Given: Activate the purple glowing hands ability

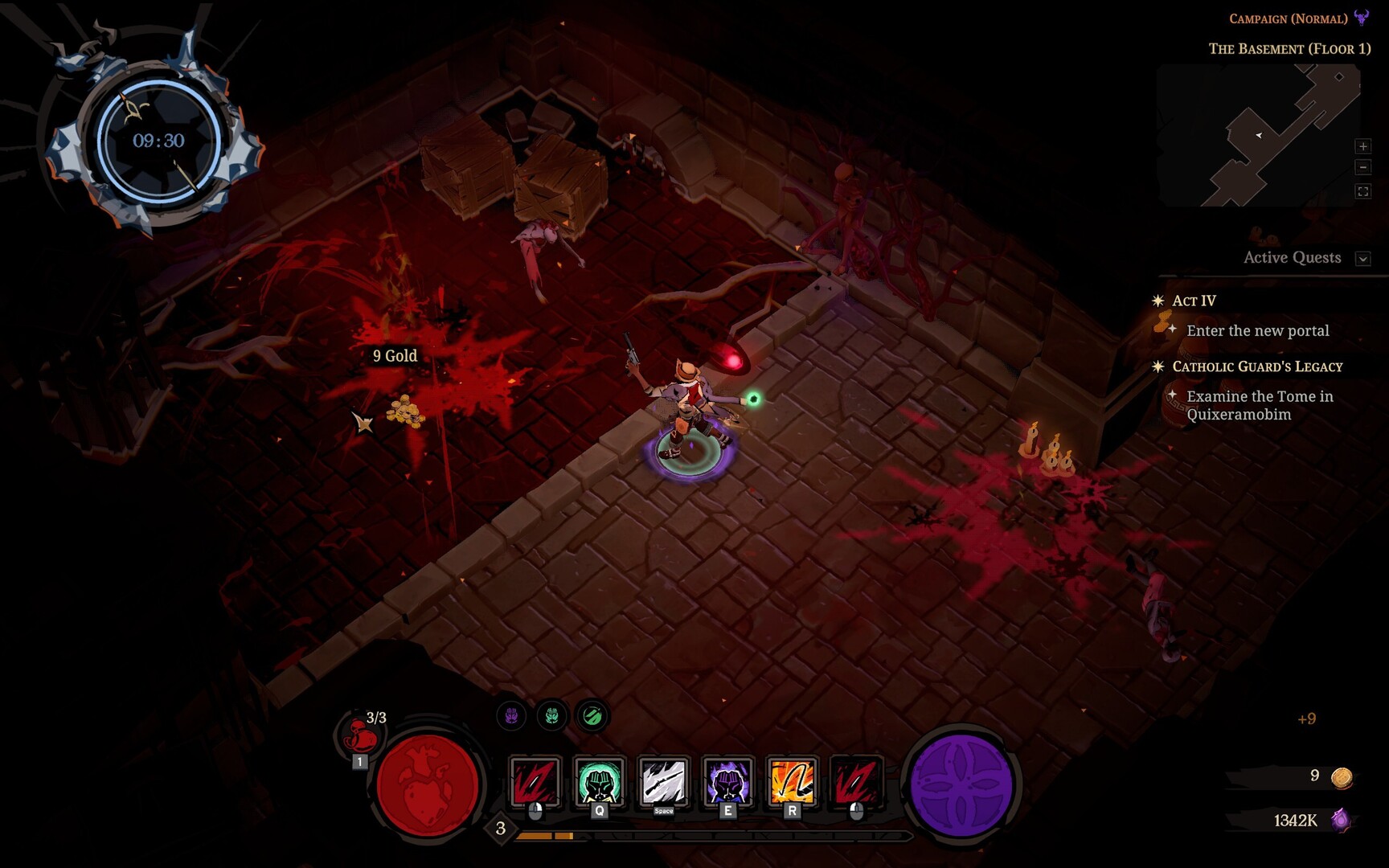Looking at the screenshot, I should pyautogui.click(x=727, y=781).
